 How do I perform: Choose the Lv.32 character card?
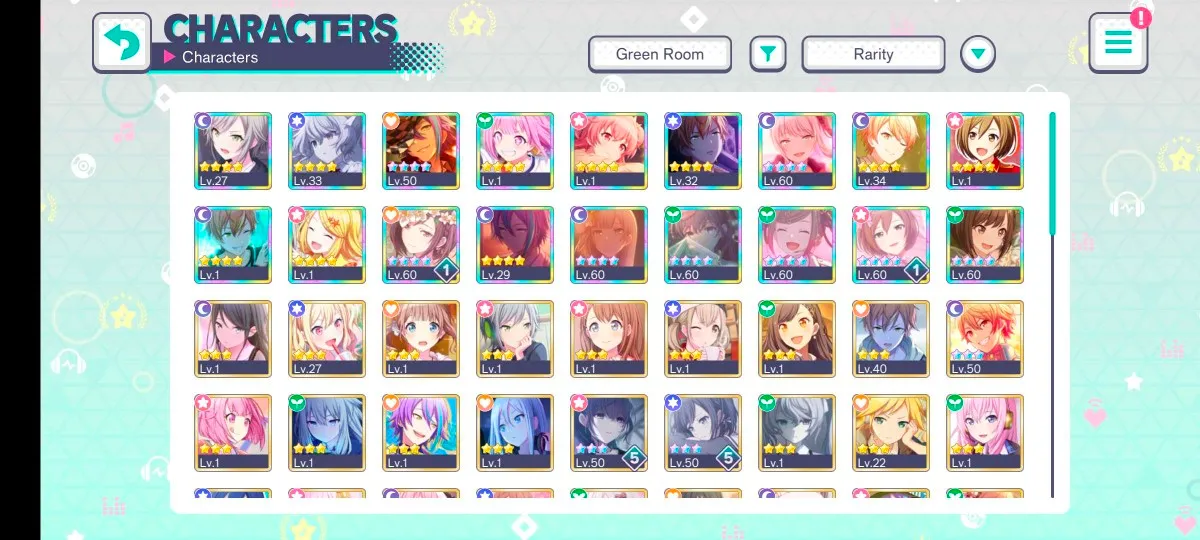703,150
